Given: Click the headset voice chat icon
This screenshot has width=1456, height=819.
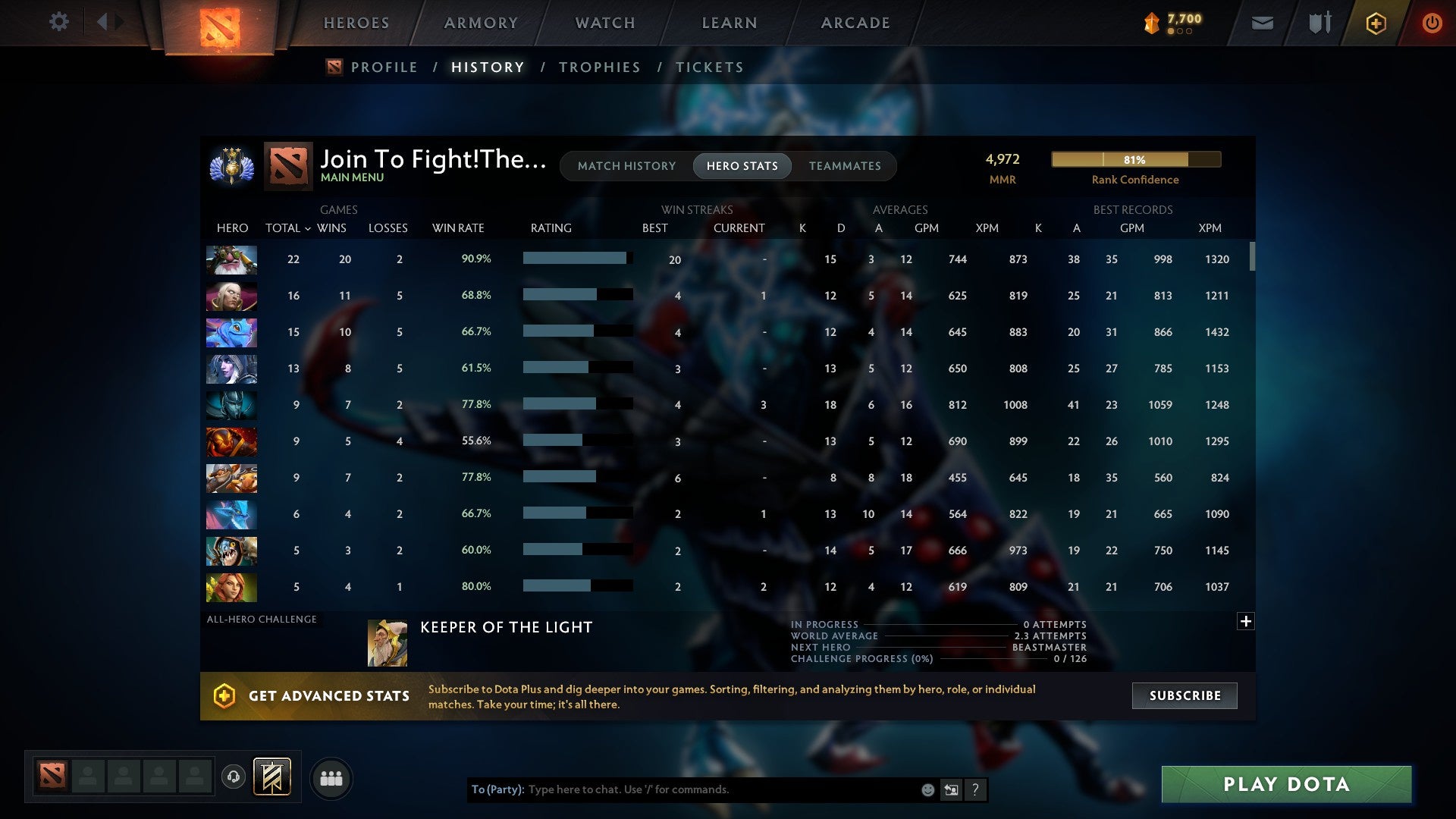Looking at the screenshot, I should click(x=234, y=777).
